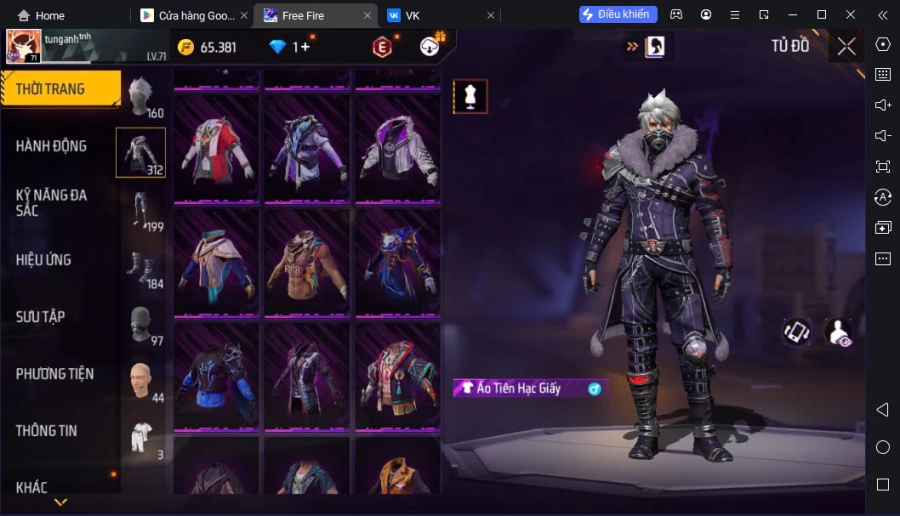Open the pants subcategory with 199 items
This screenshot has height=516, width=900.
(x=141, y=211)
